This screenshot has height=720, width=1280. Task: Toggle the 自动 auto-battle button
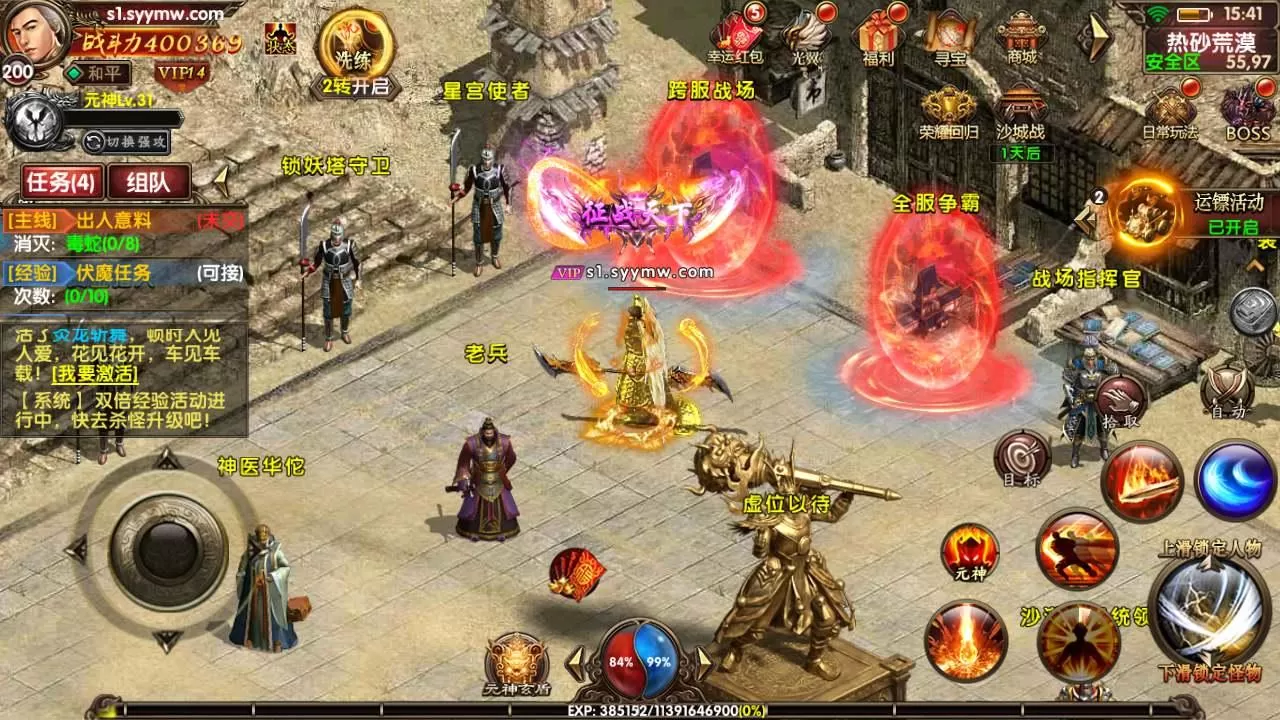pyautogui.click(x=1228, y=390)
